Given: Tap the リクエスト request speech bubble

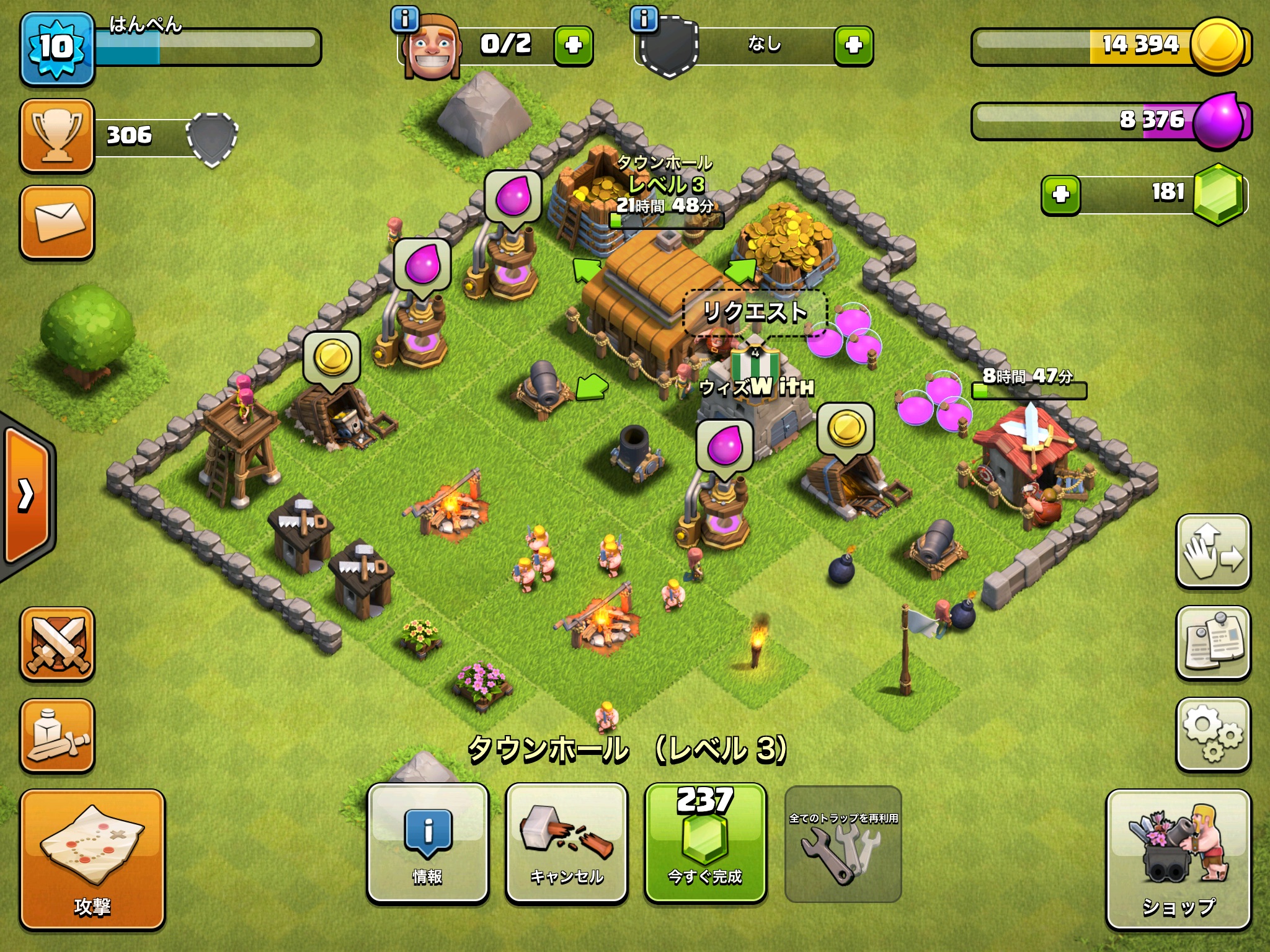Looking at the screenshot, I should (755, 312).
